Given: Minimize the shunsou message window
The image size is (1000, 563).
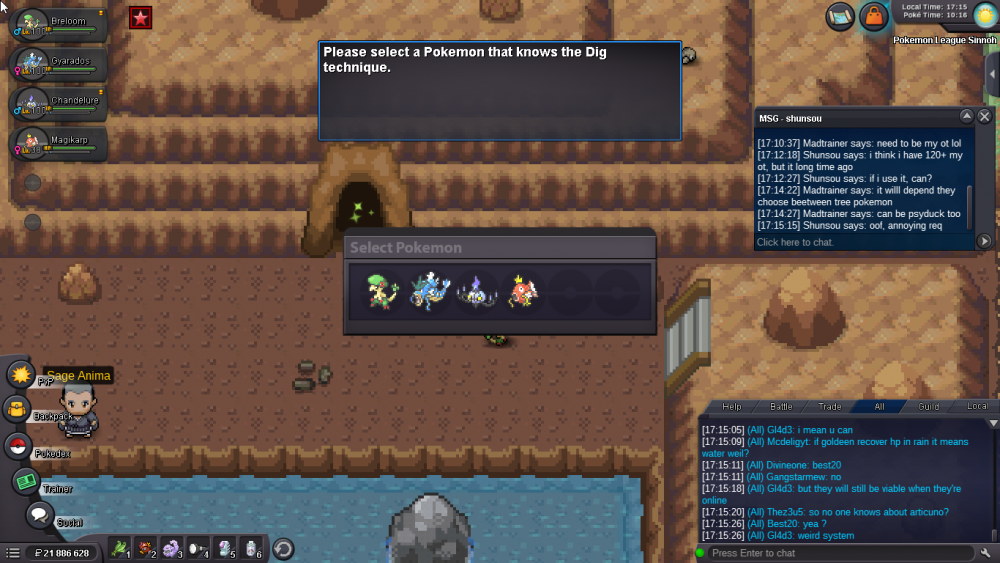Looking at the screenshot, I should [x=966, y=116].
